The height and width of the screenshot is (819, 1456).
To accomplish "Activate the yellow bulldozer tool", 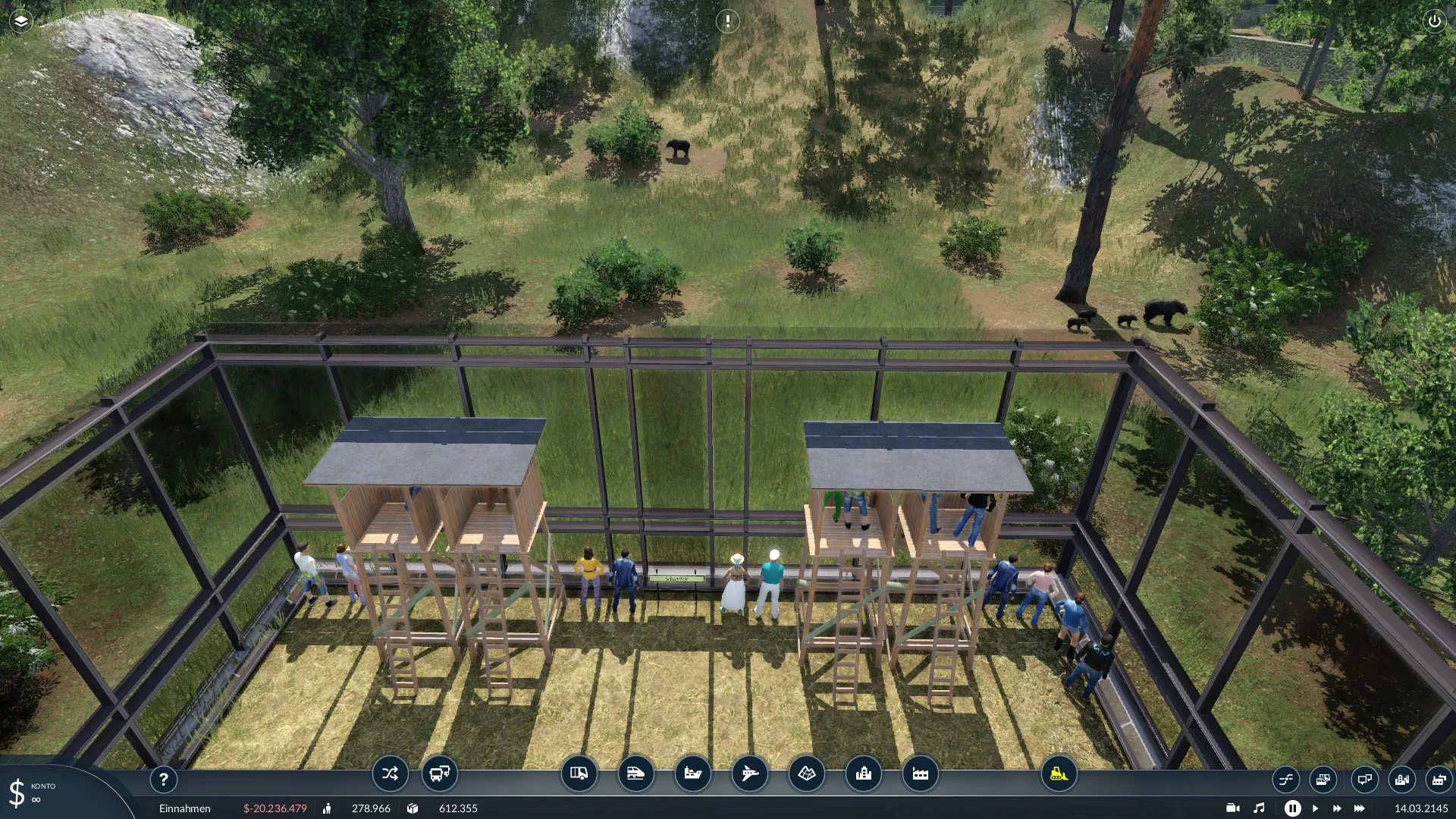I will click(x=1059, y=774).
